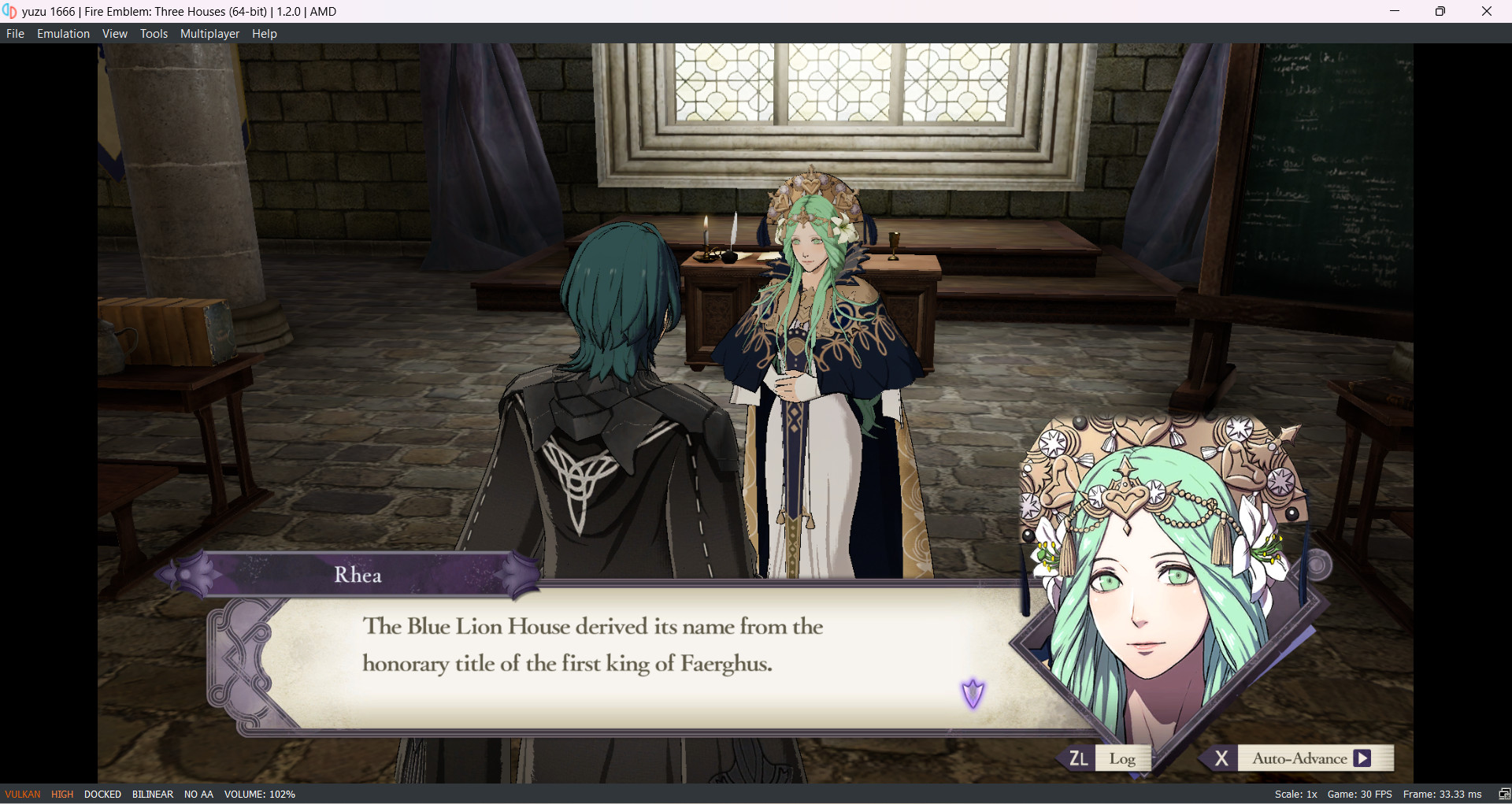Open the dialogue Log

[x=1124, y=758]
